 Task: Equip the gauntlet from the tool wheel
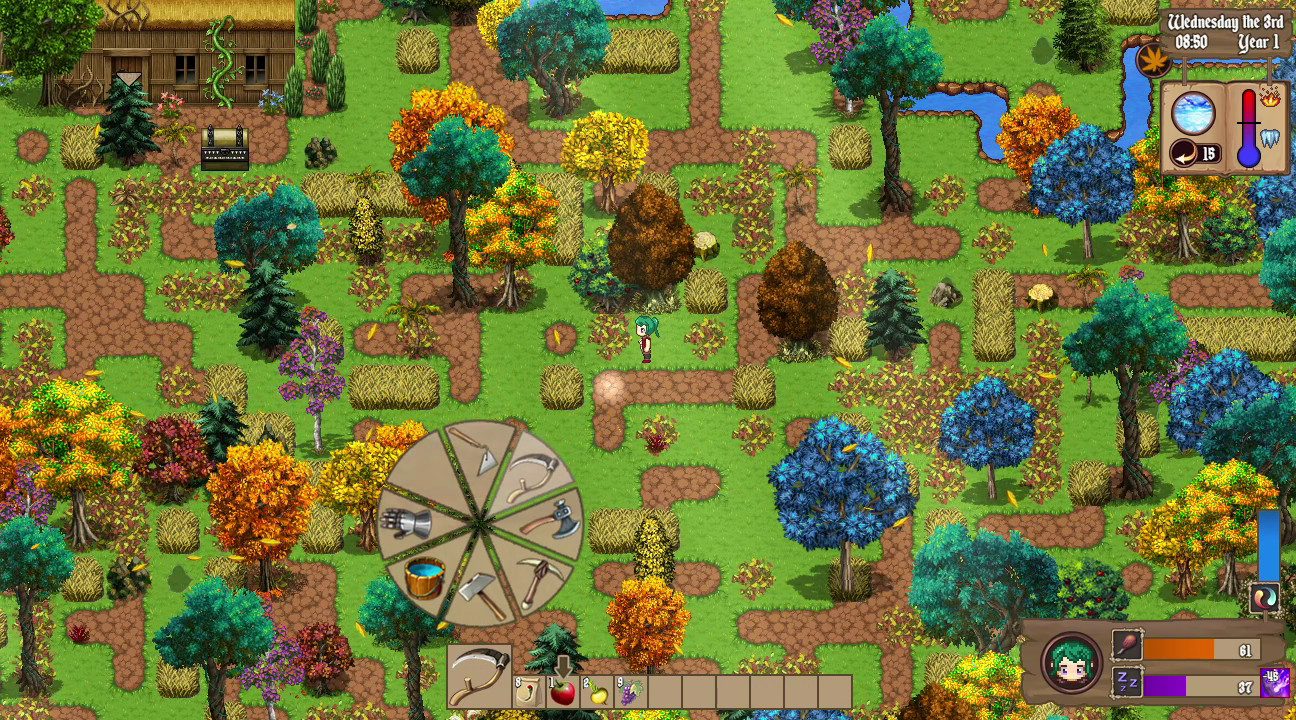[x=406, y=519]
